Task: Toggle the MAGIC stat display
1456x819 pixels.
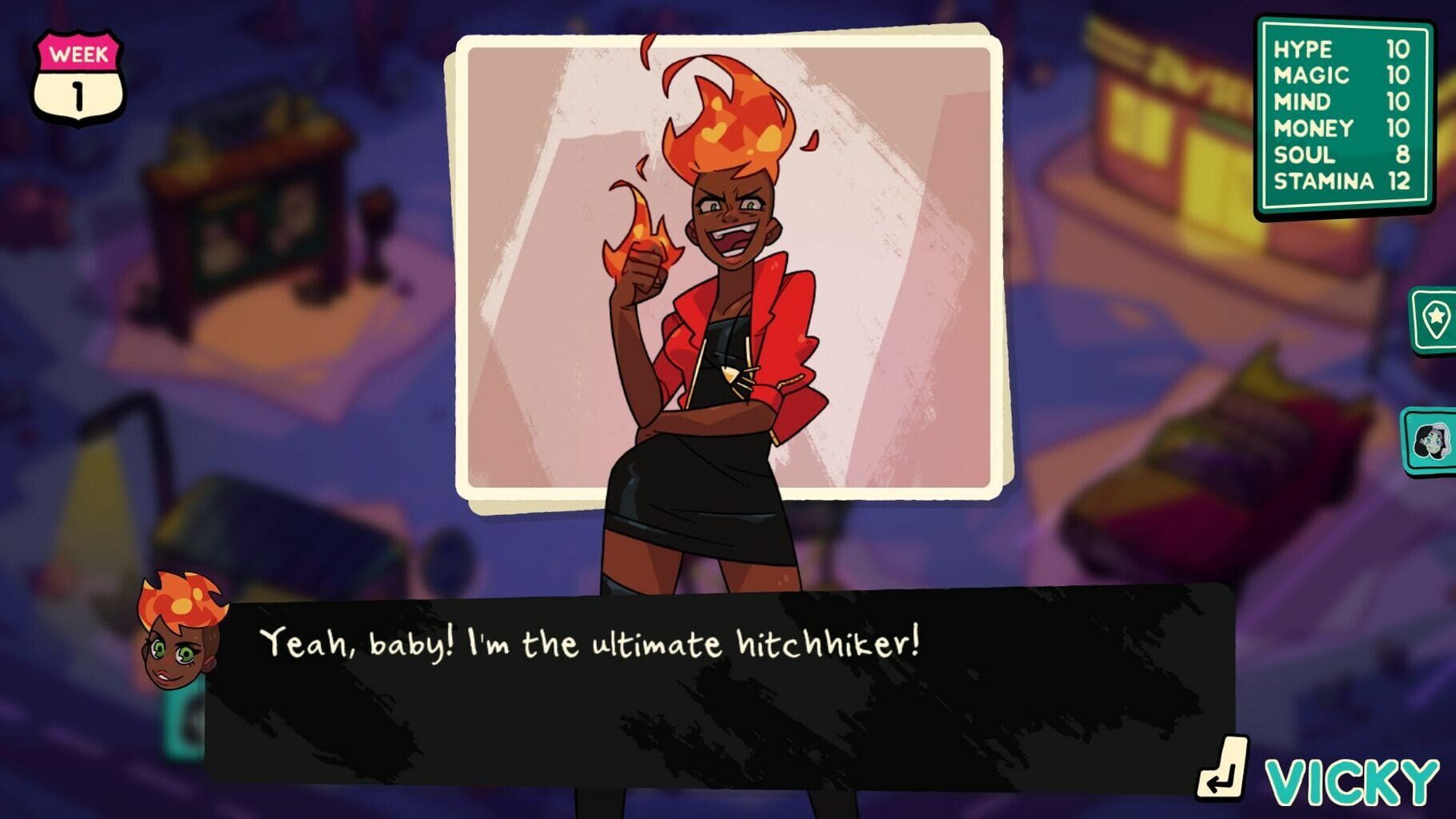Action: tap(1332, 75)
